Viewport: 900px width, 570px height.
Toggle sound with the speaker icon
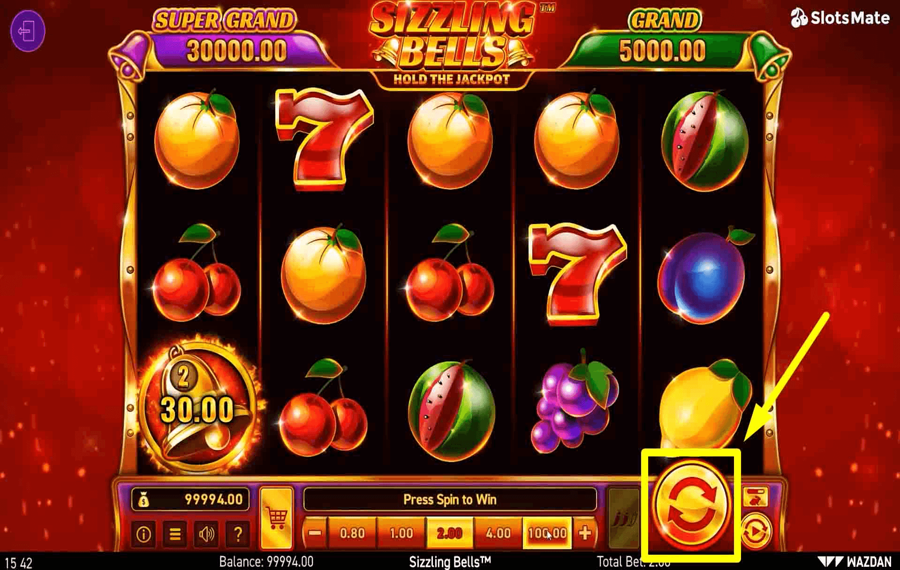206,534
